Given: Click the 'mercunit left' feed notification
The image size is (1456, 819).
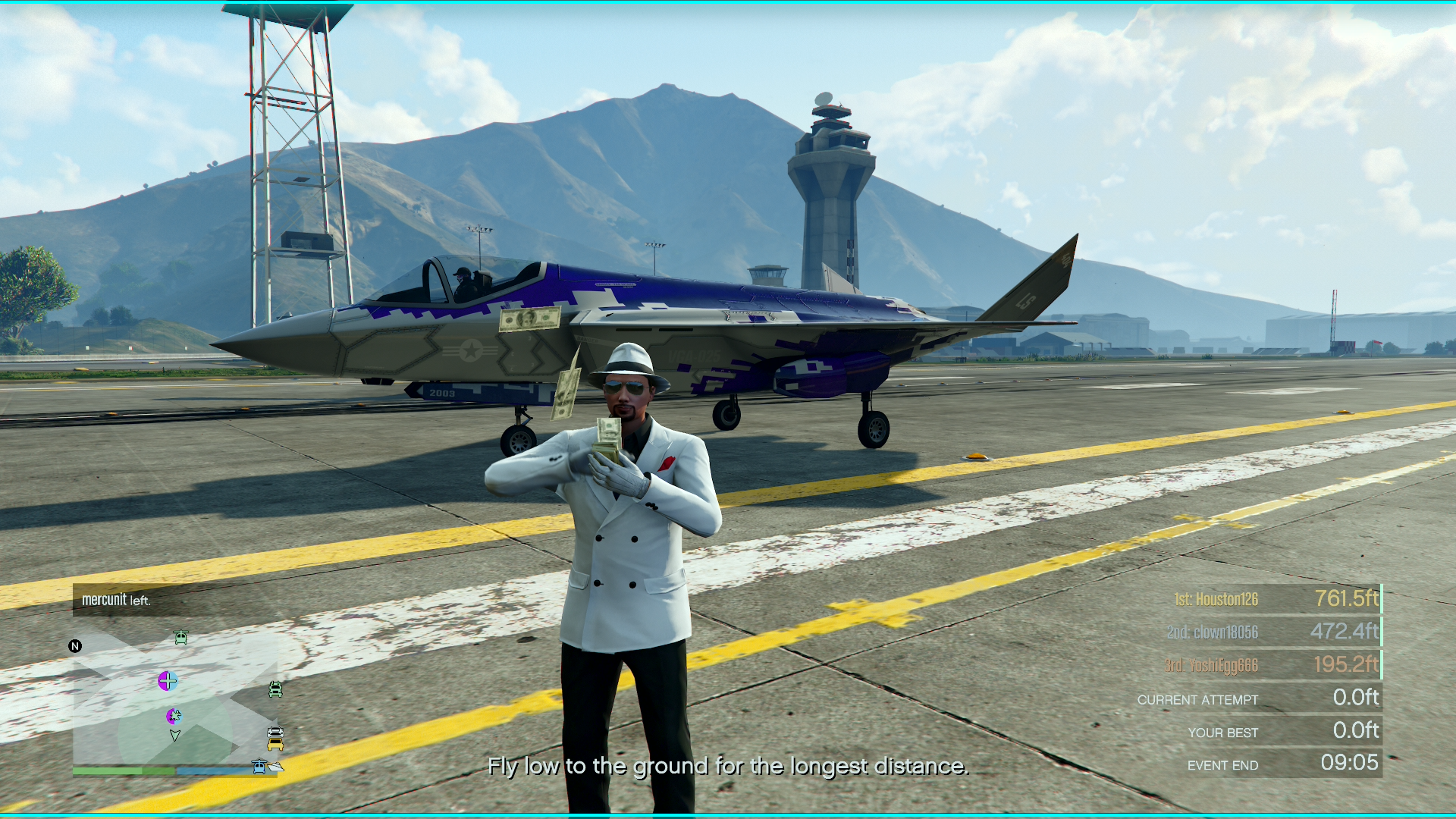Looking at the screenshot, I should pyautogui.click(x=117, y=600).
